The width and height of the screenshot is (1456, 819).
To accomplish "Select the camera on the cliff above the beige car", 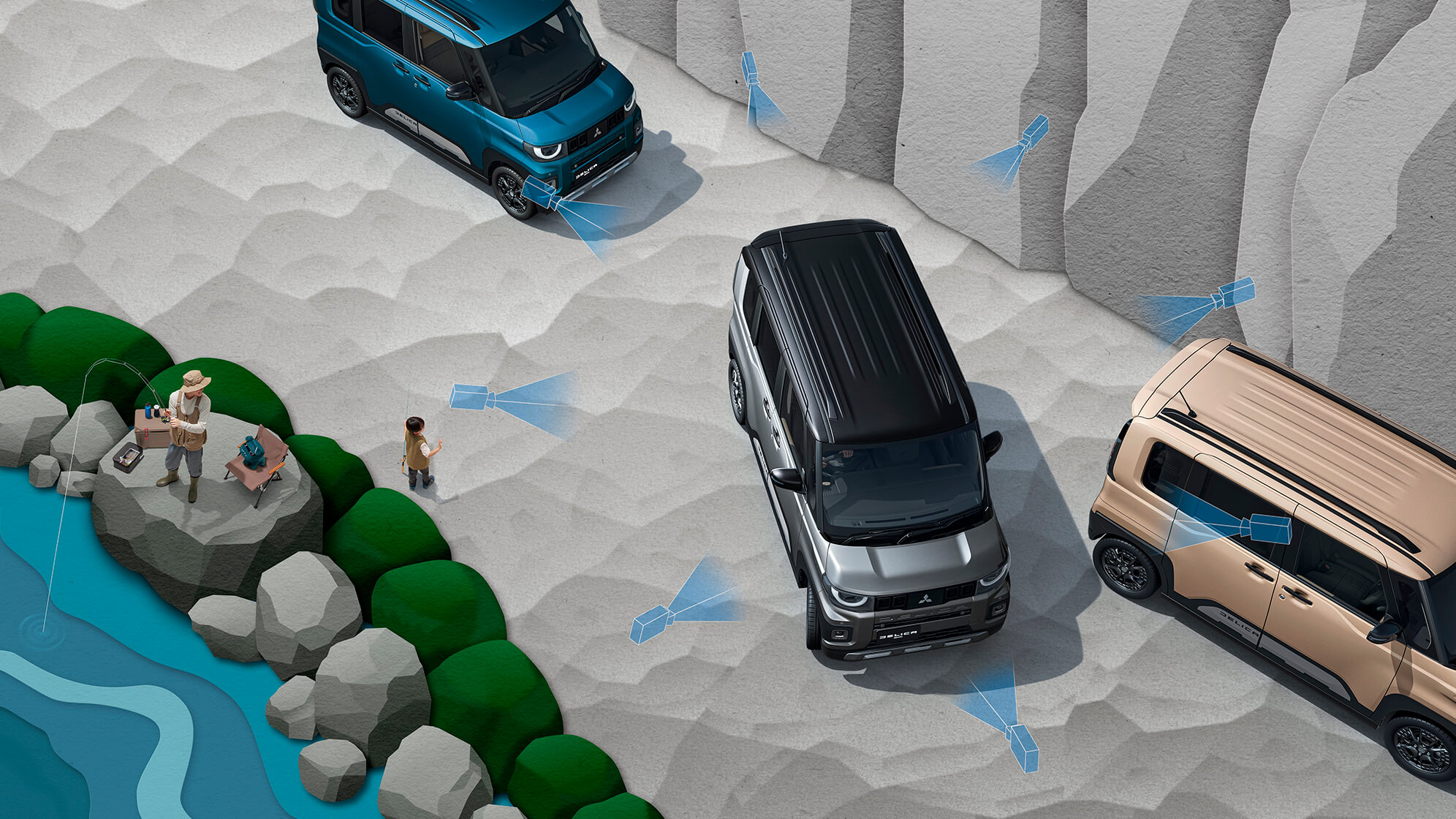I will (x=1235, y=292).
